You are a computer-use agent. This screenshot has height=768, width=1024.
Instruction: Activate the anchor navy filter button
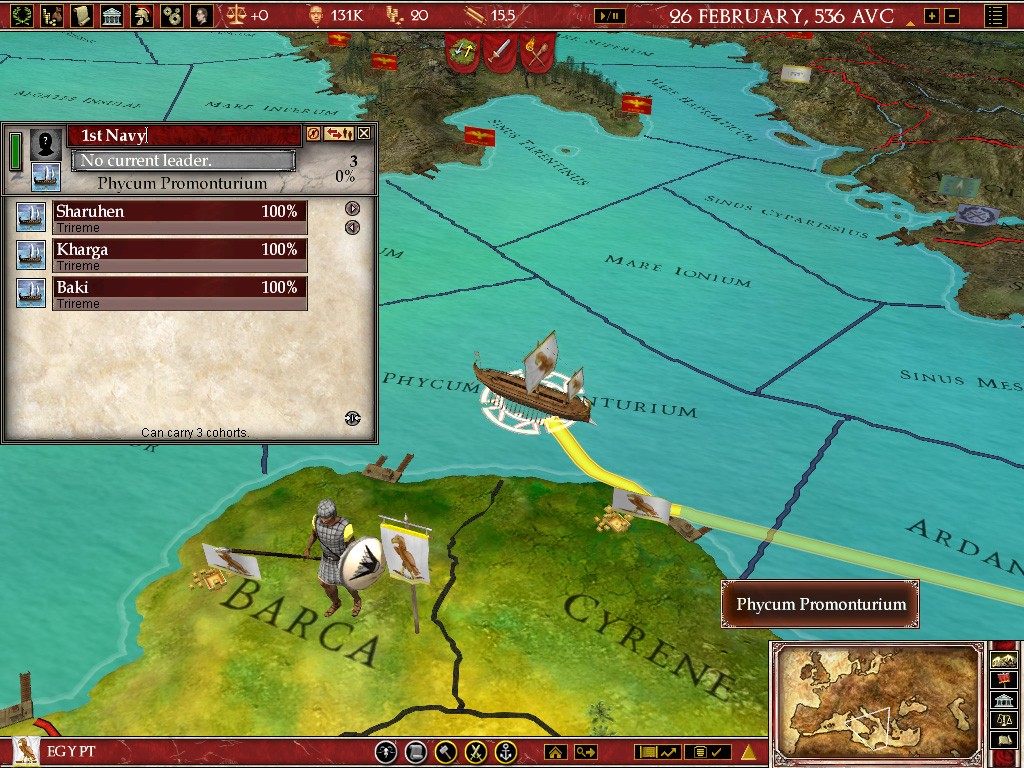pyautogui.click(x=507, y=752)
